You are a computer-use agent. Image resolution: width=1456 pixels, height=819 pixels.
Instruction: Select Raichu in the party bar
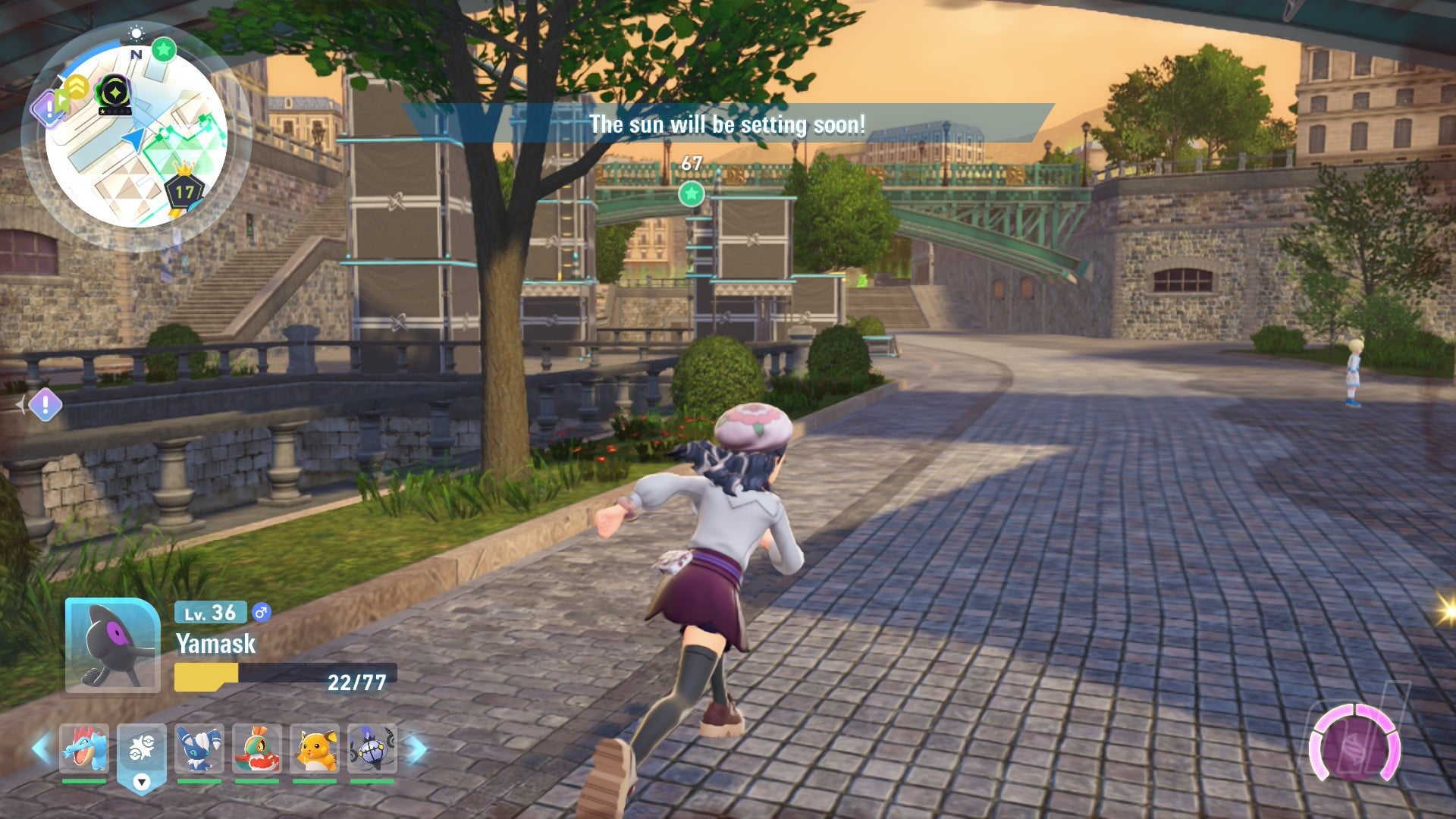(x=315, y=748)
